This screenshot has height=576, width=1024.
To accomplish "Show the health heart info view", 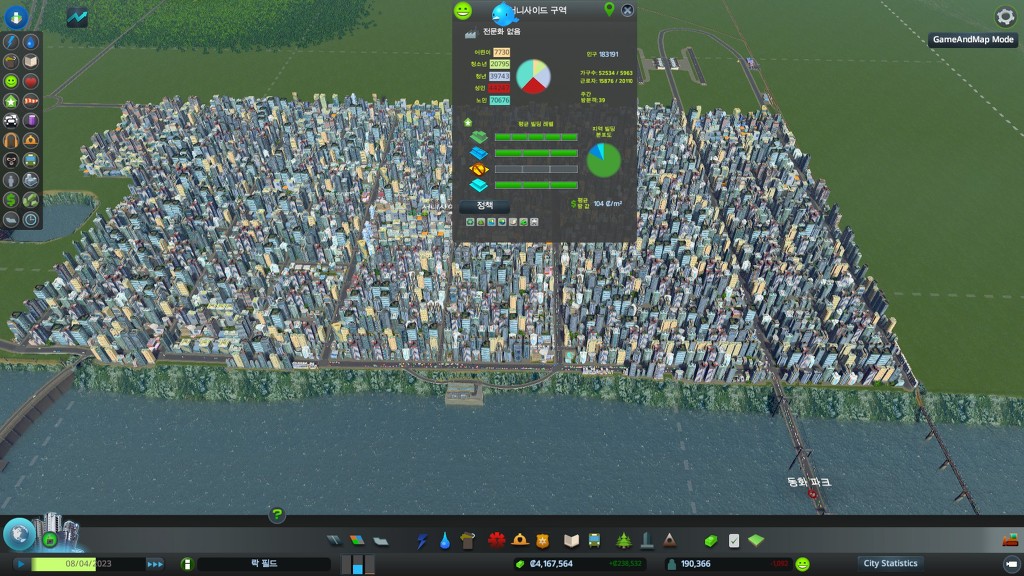I will pos(30,81).
